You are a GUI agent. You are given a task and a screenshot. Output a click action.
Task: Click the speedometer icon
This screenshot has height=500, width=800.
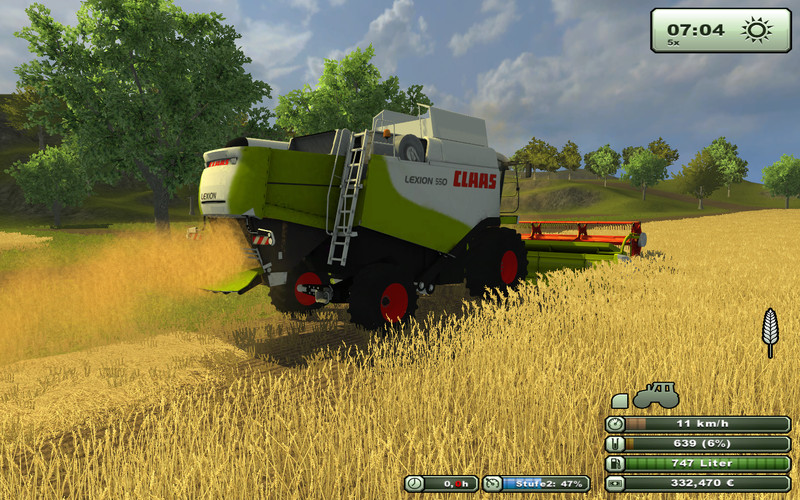(615, 424)
